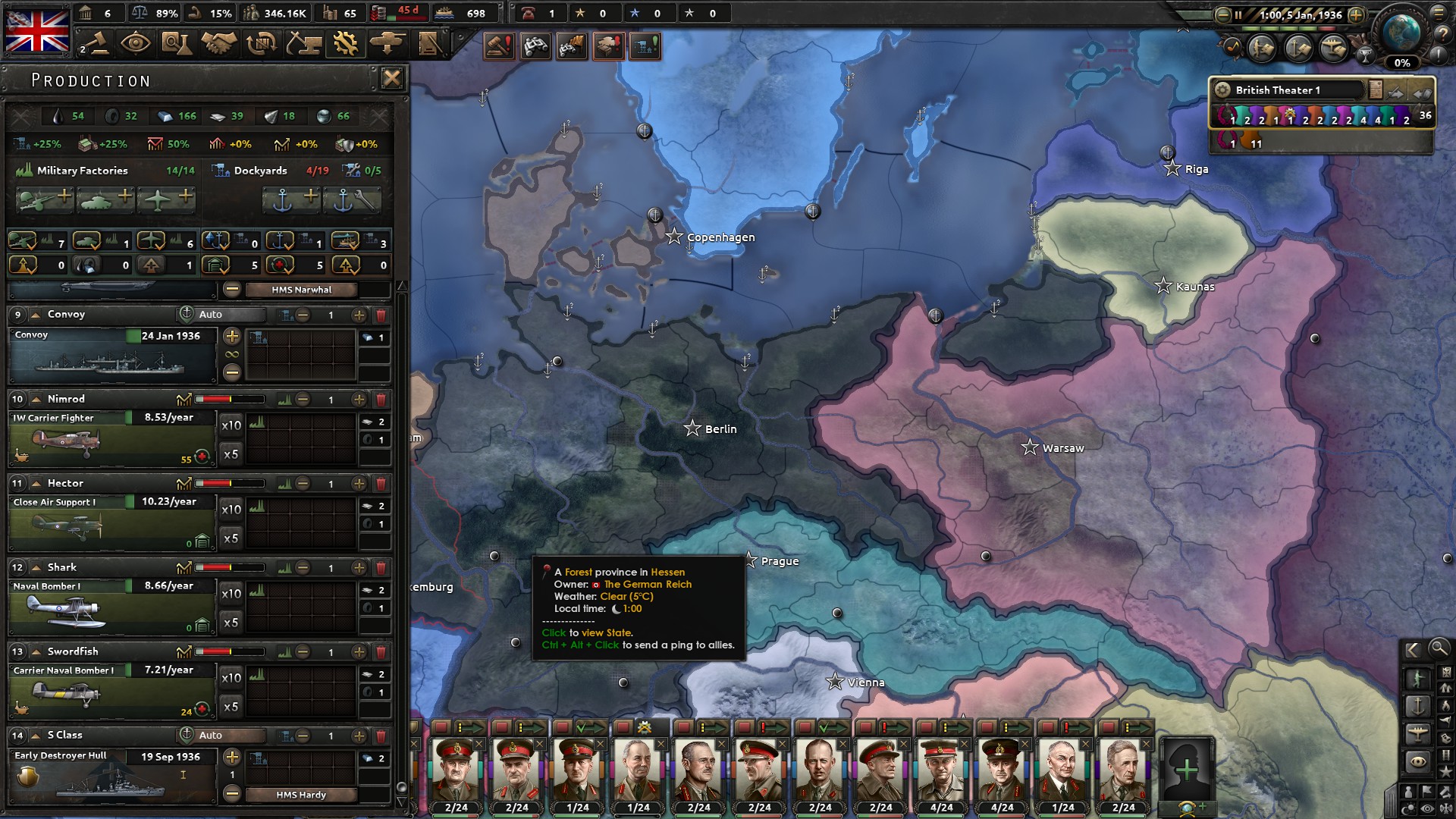This screenshot has height=819, width=1456.
Task: Toggle x10 output view on the Shark line
Action: [x=231, y=593]
